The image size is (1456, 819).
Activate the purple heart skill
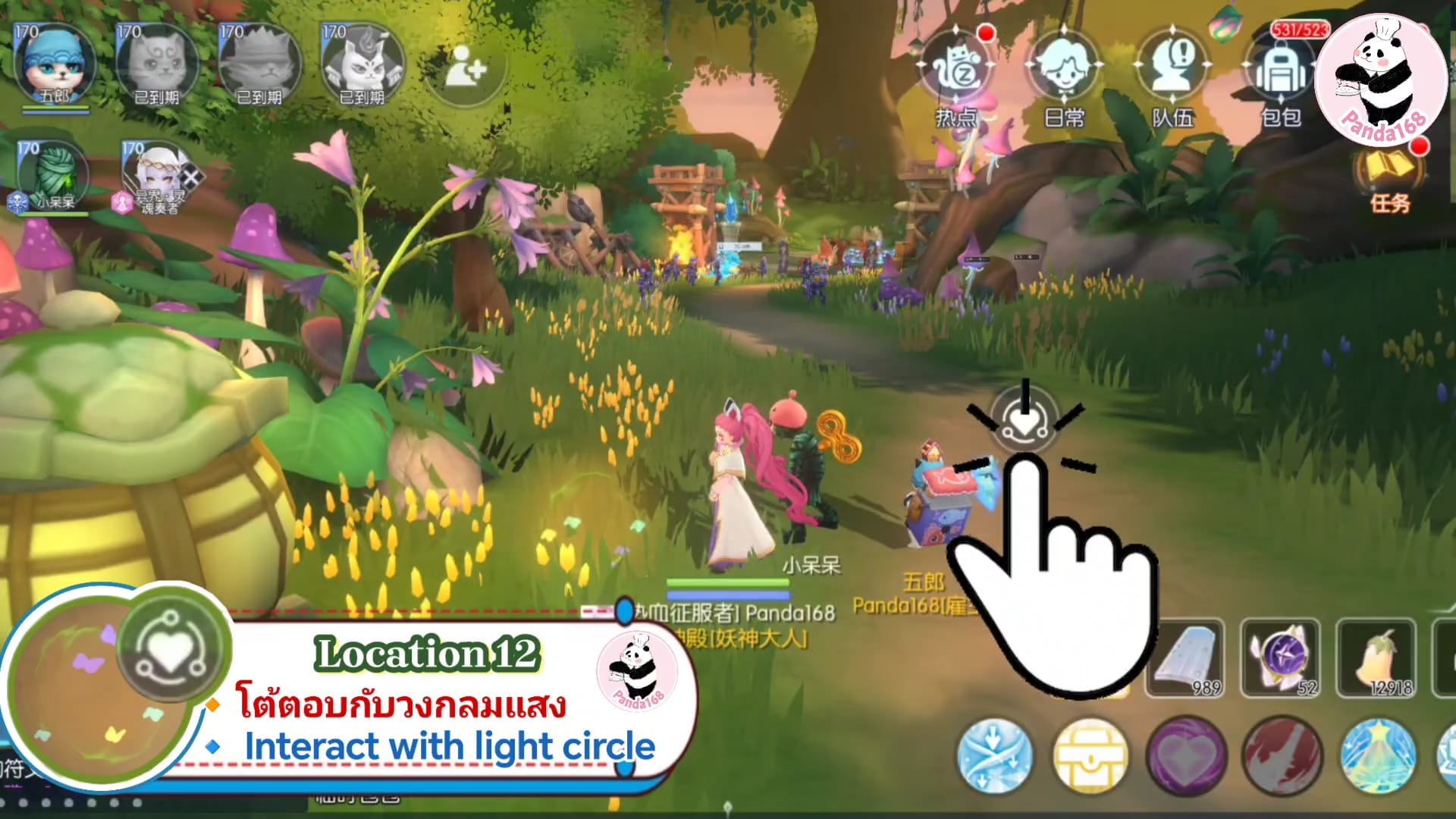(1186, 755)
